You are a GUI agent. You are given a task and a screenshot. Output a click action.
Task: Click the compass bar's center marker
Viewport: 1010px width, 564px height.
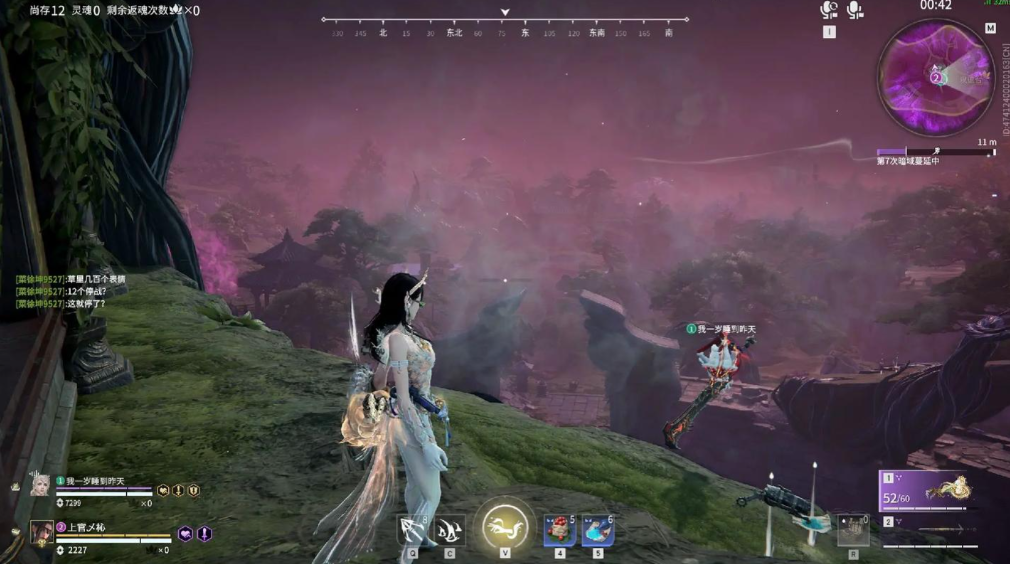[x=505, y=13]
